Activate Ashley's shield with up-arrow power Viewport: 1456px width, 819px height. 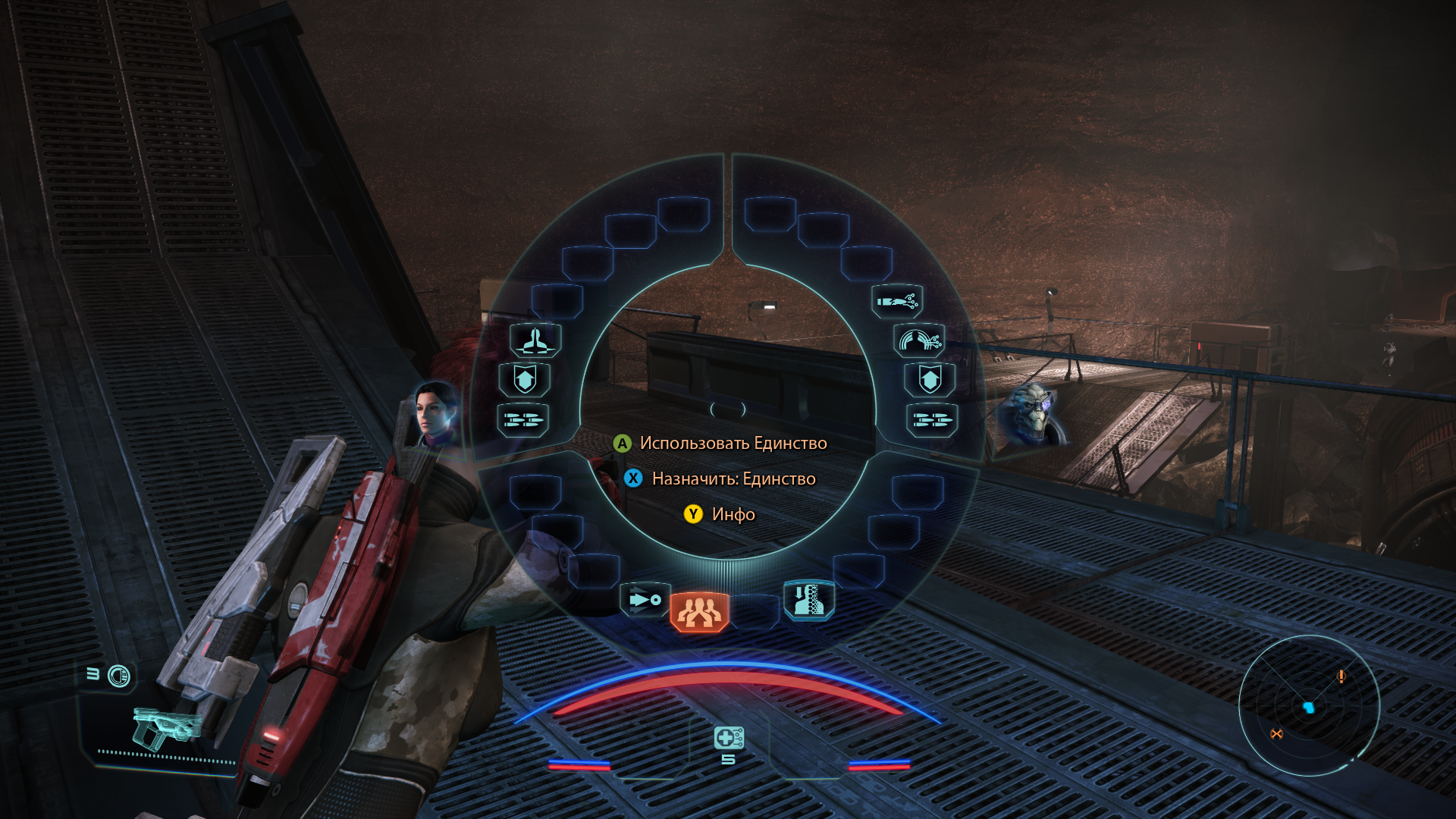click(x=525, y=379)
